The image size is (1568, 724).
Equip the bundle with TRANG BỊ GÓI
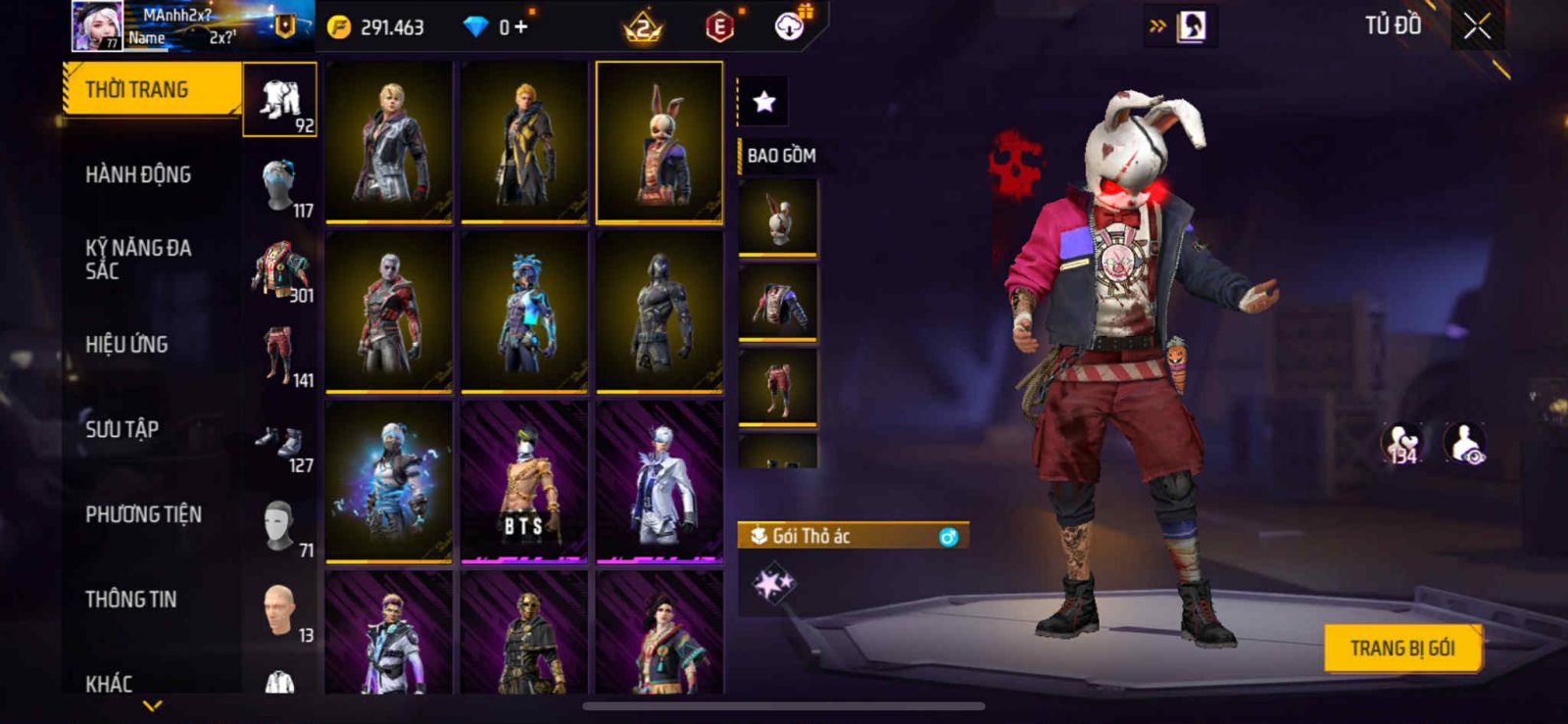(x=1401, y=649)
